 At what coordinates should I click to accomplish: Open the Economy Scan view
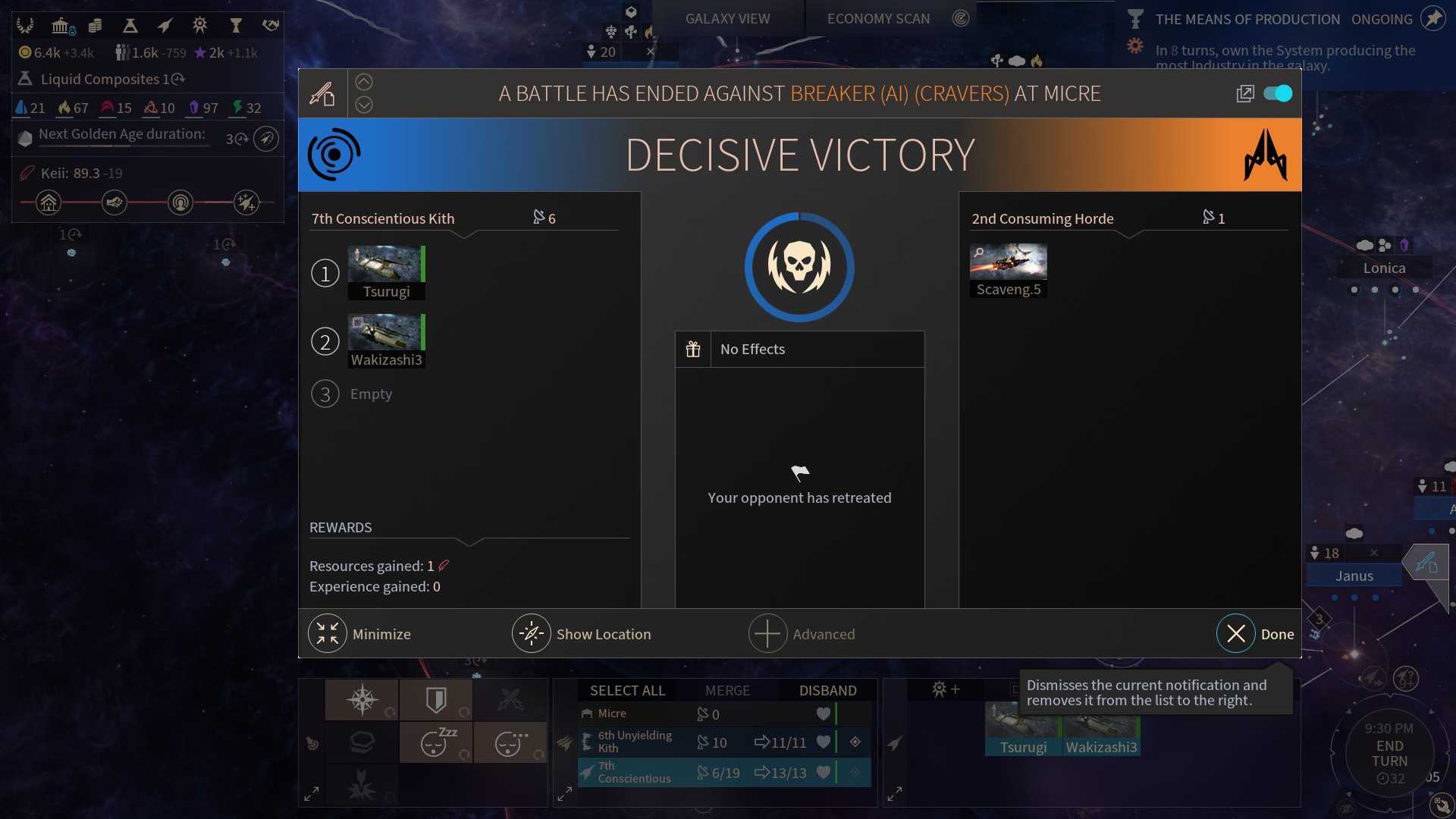click(878, 19)
